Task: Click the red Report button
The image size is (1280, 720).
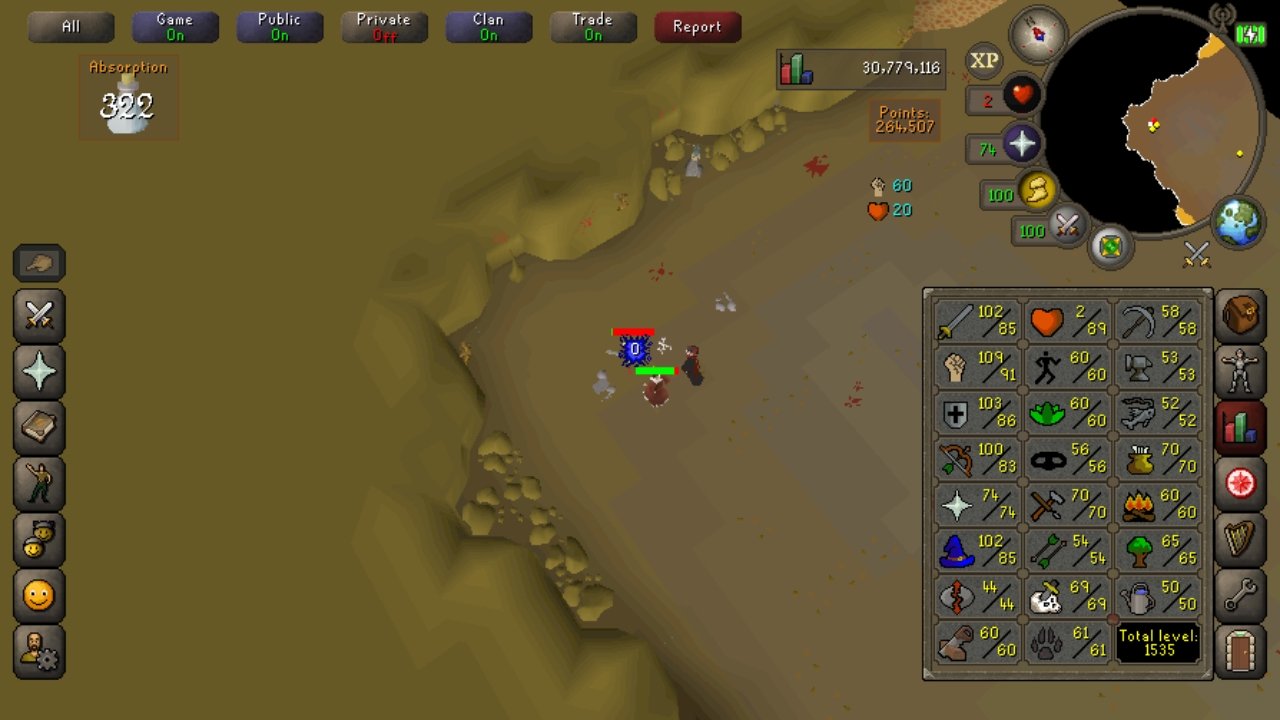Action: [697, 27]
